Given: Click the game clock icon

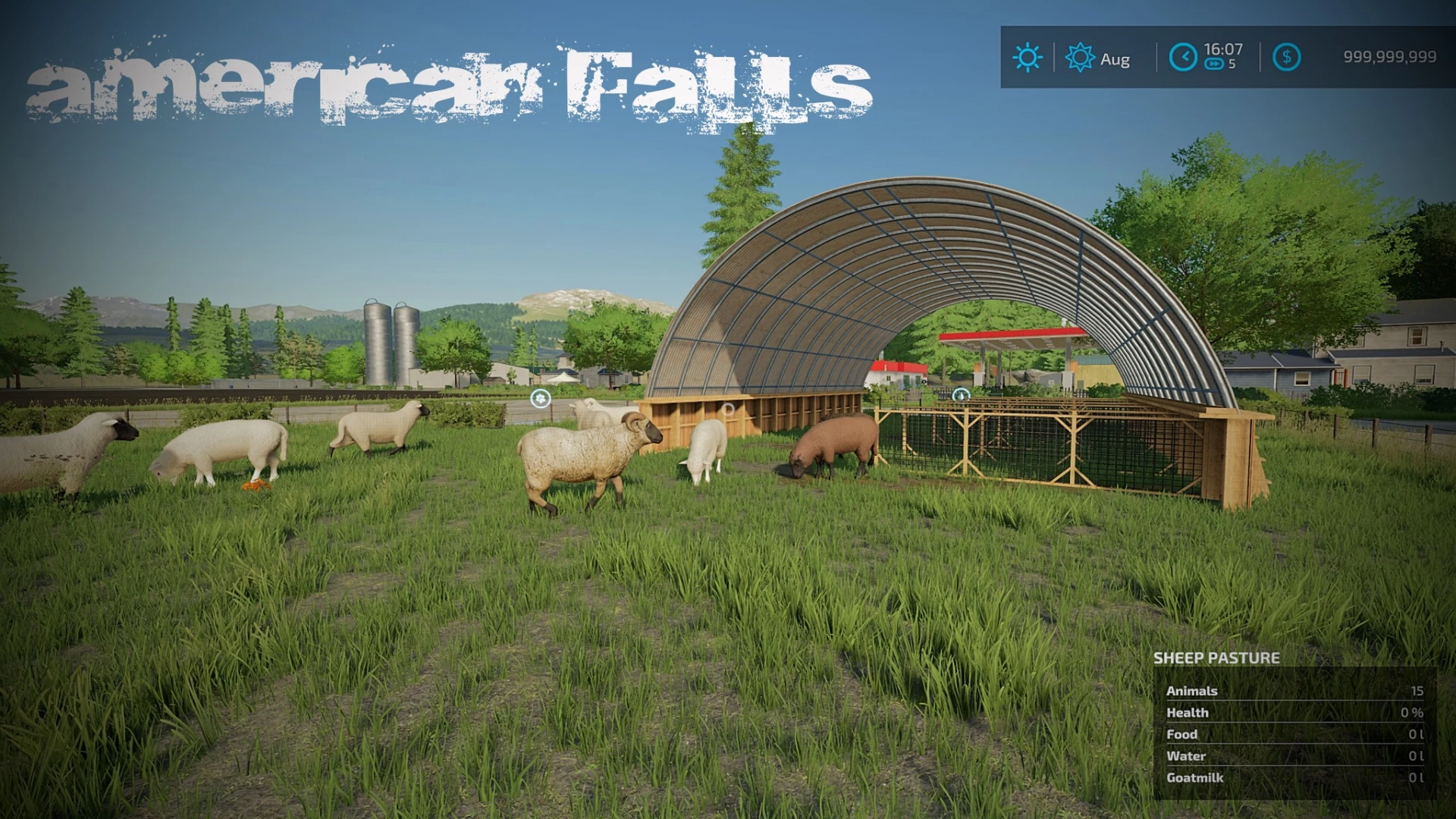Looking at the screenshot, I should click(x=1183, y=58).
